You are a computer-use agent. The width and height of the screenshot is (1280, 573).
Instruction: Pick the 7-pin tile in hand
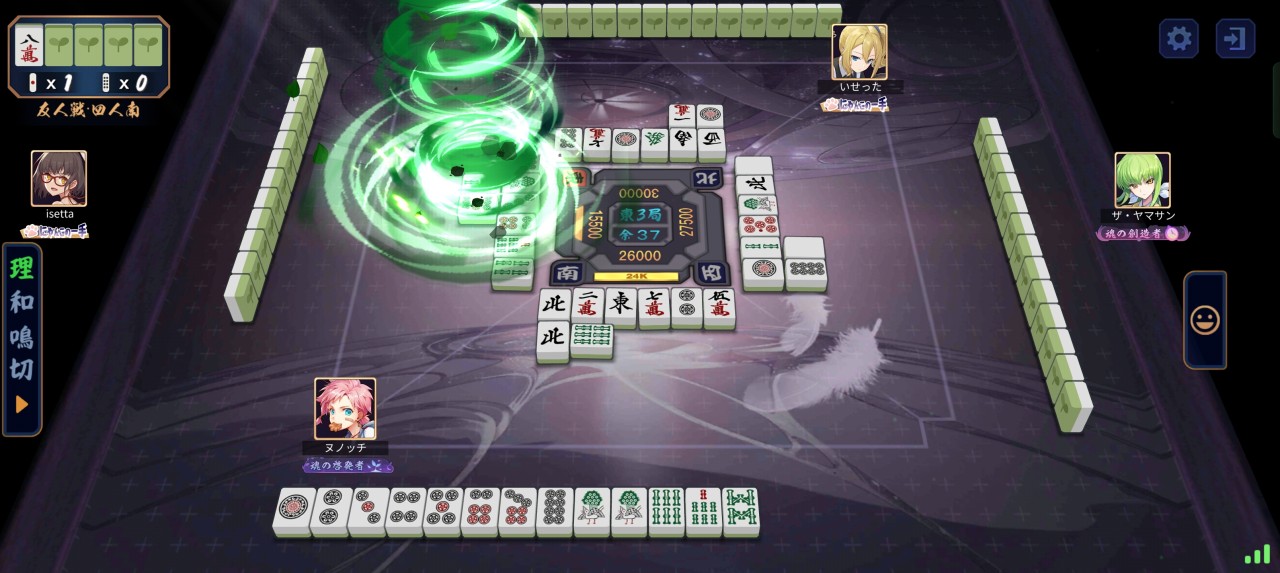[x=519, y=511]
